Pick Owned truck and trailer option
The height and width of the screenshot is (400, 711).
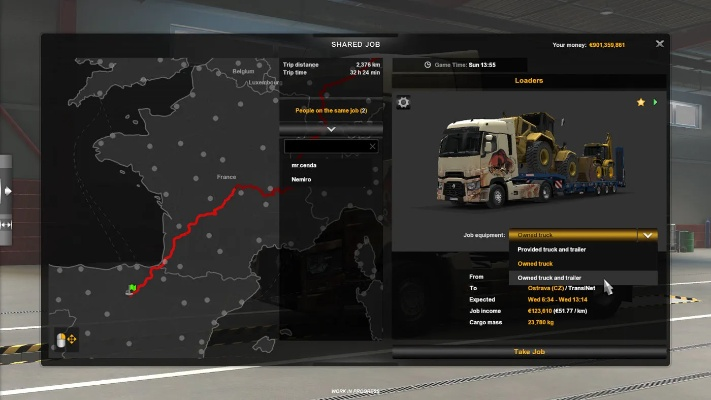[x=549, y=277]
